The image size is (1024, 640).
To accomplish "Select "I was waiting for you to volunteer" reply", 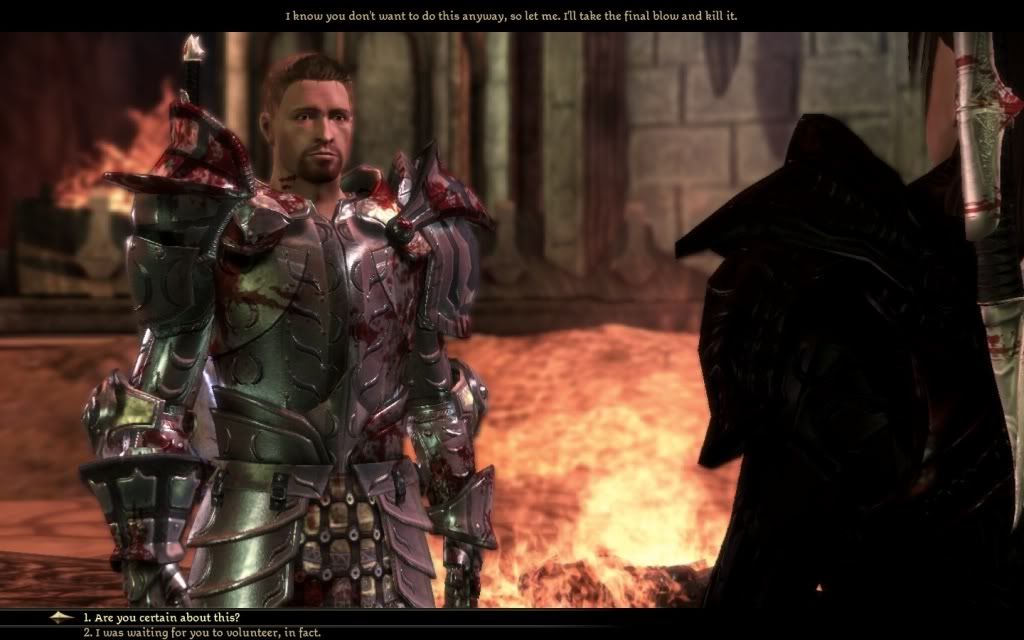I will pos(201,632).
